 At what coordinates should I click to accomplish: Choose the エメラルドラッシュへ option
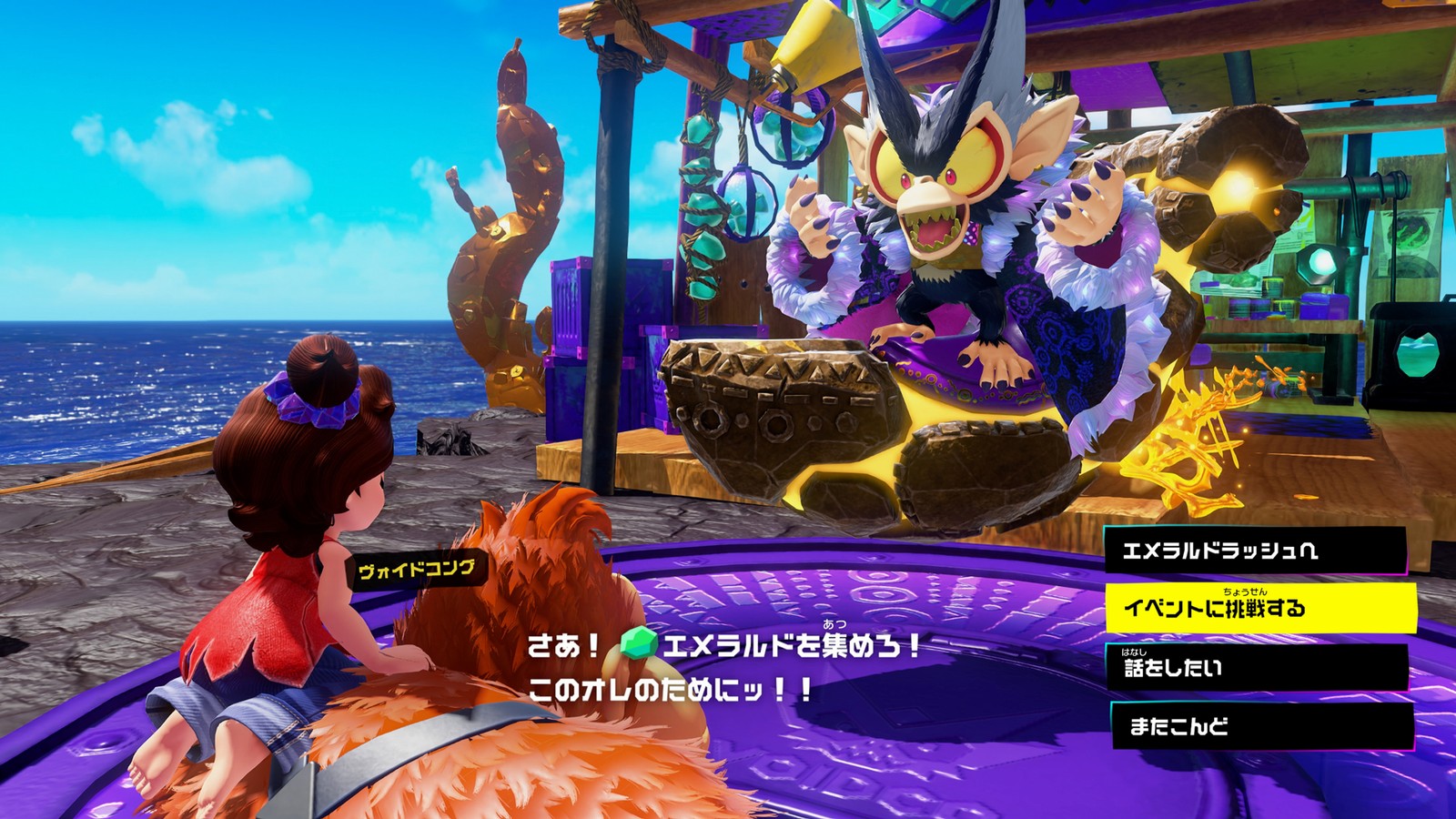[1256, 551]
